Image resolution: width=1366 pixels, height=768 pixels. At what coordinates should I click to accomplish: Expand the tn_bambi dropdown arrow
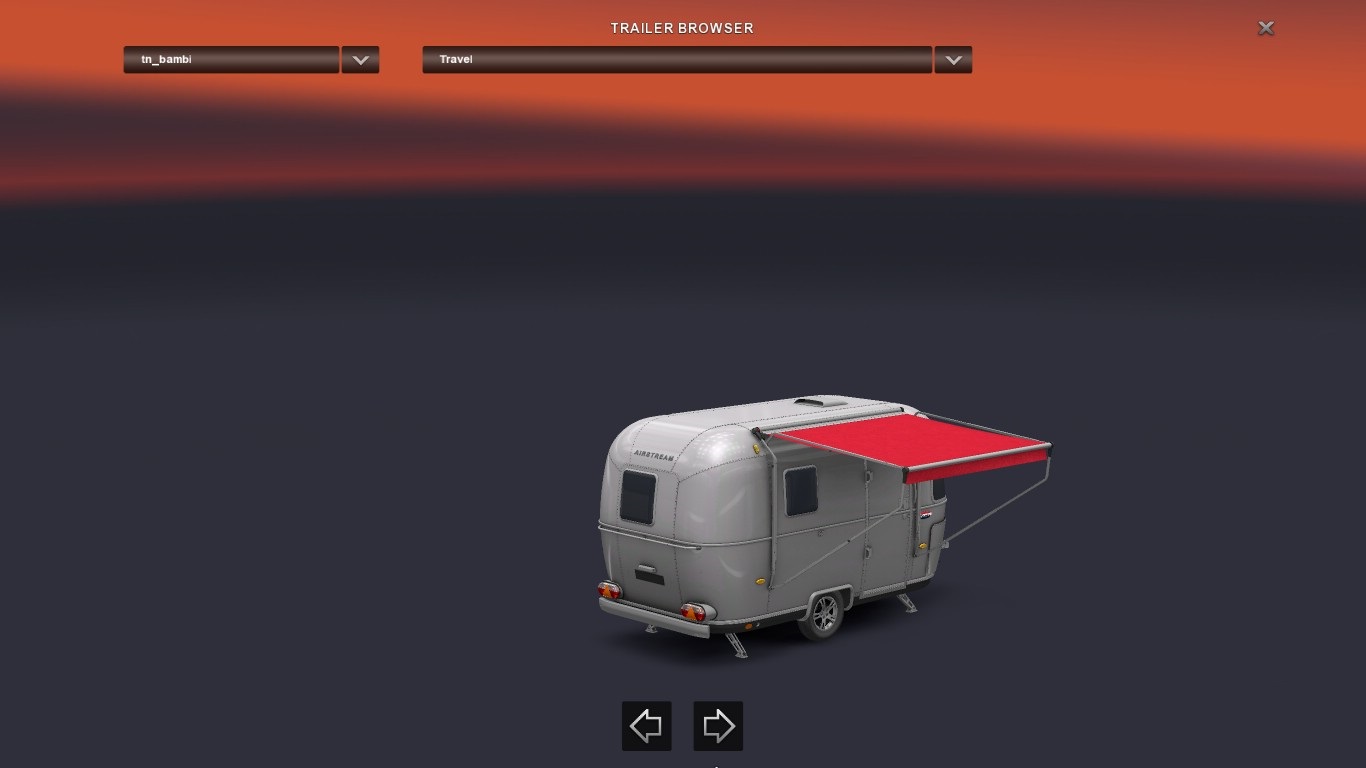coord(360,60)
